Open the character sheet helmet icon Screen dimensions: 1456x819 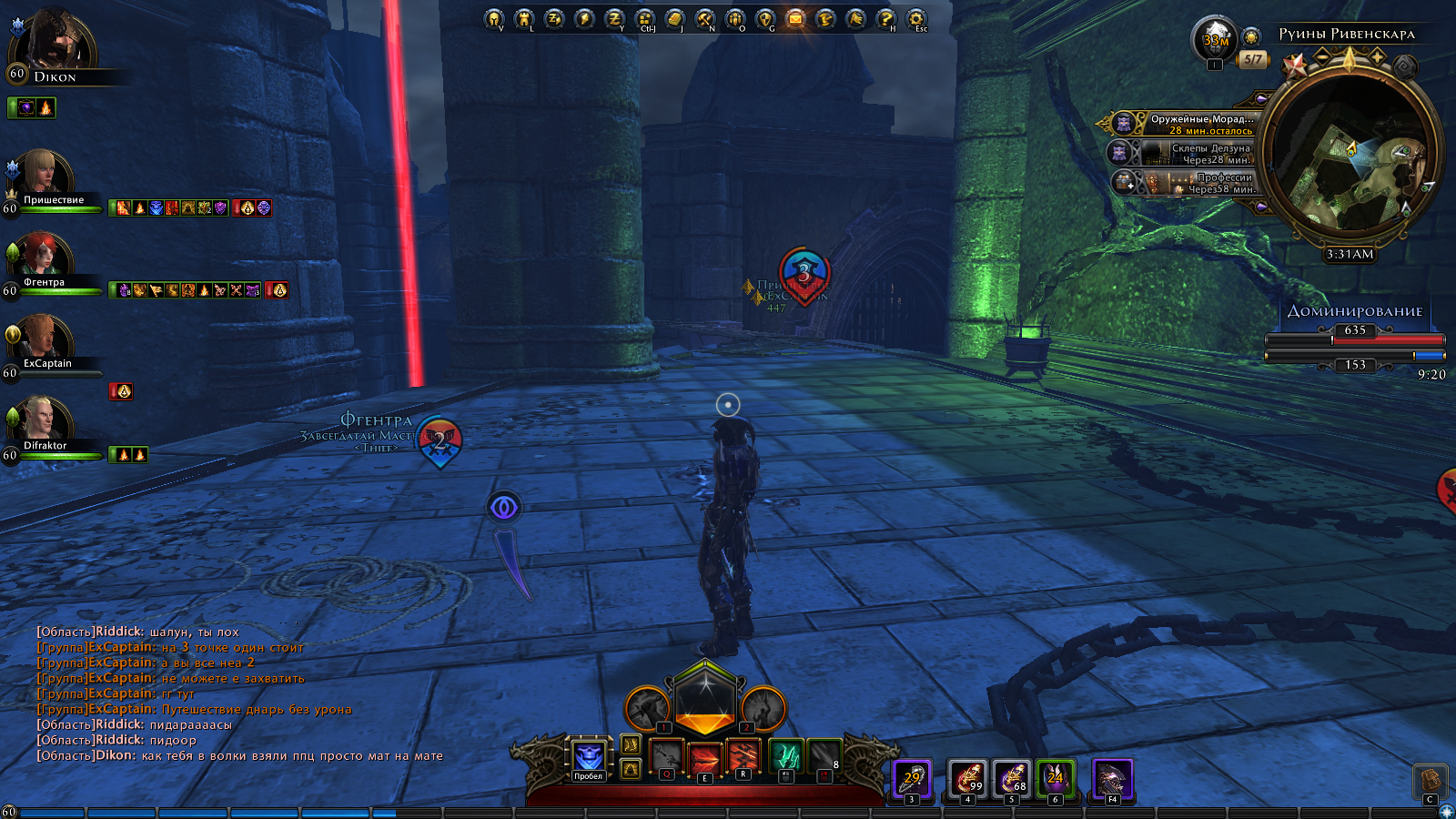(494, 18)
